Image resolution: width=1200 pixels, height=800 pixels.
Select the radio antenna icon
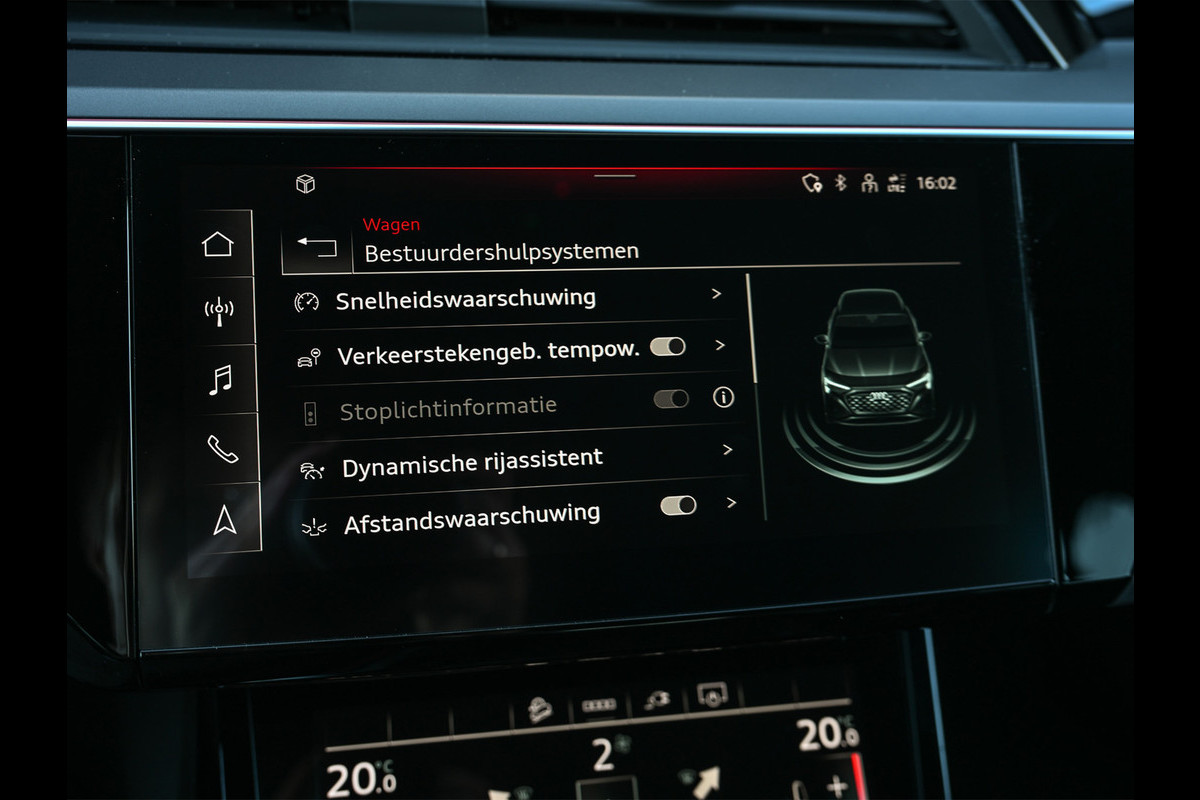[x=219, y=310]
